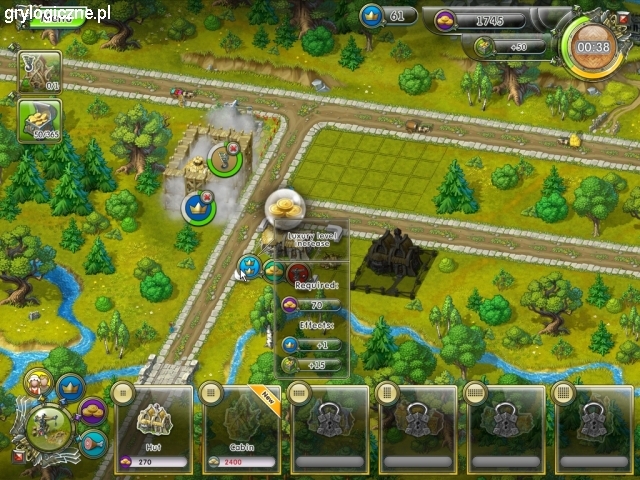Cancel the blue crown task at the construction site
This screenshot has height=480, width=640.
[x=208, y=197]
